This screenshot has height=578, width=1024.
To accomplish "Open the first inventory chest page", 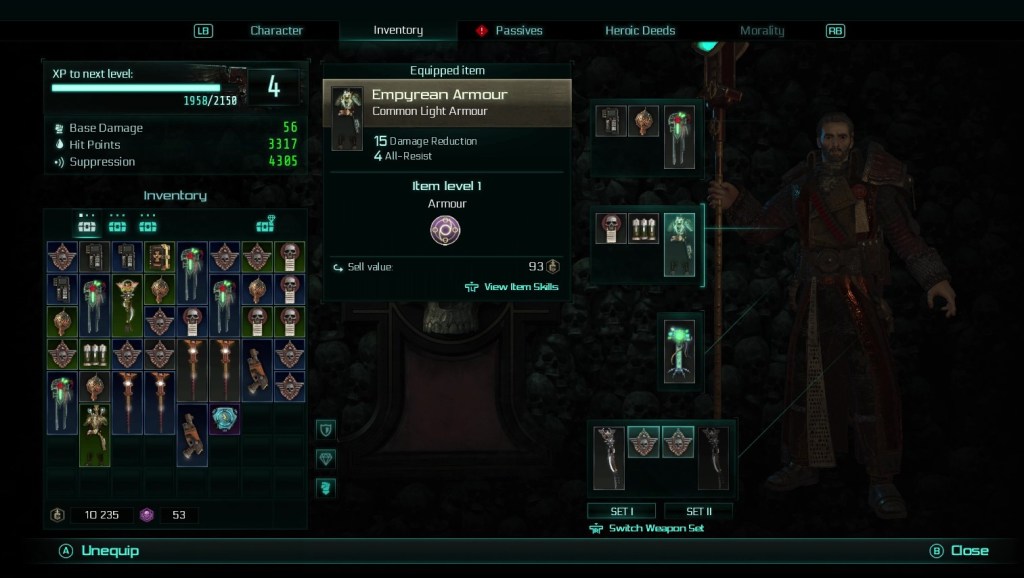I will (87, 224).
